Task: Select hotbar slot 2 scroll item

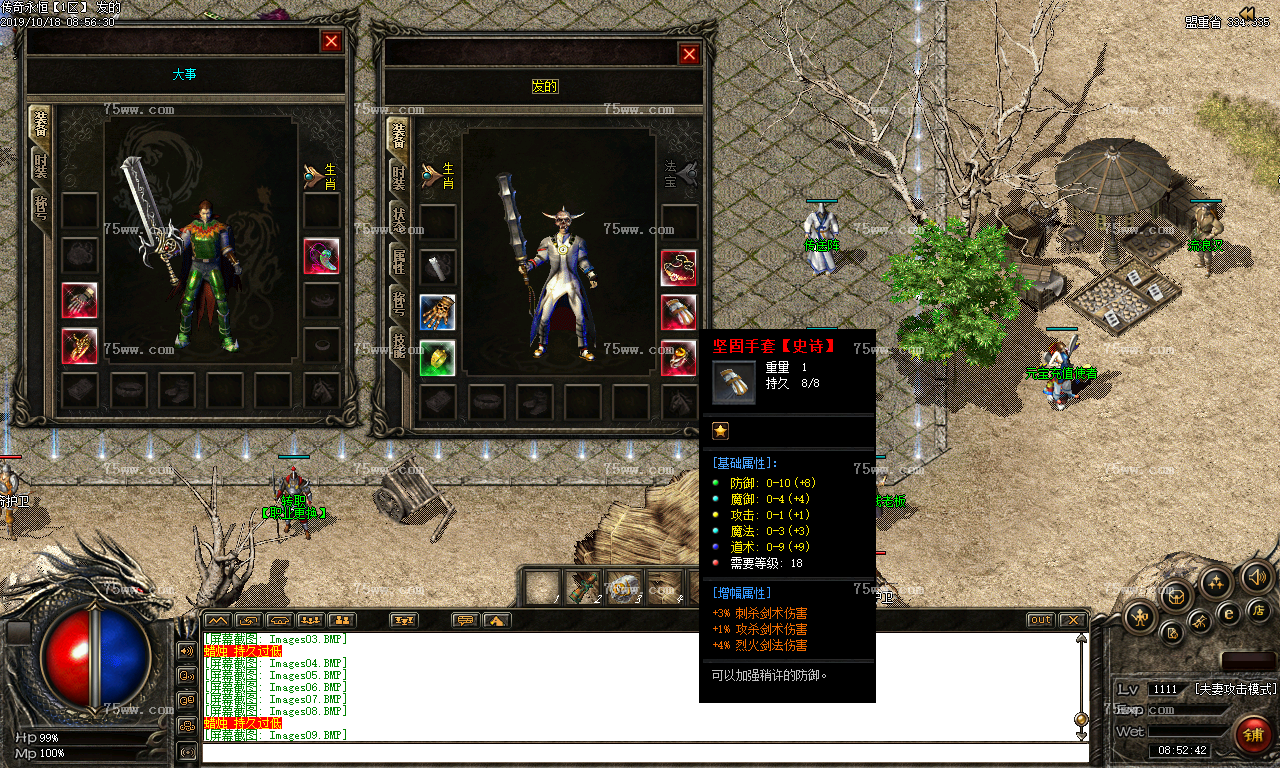Action: (583, 587)
